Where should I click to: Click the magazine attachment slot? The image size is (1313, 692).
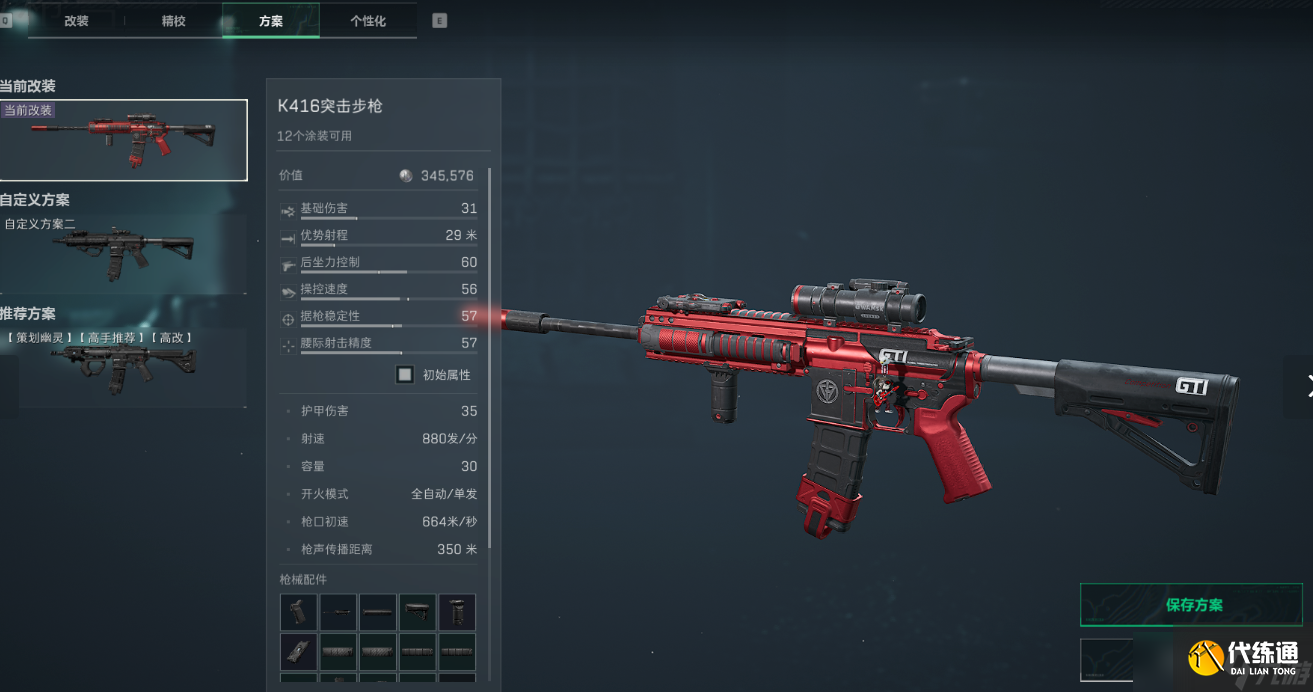coord(298,651)
